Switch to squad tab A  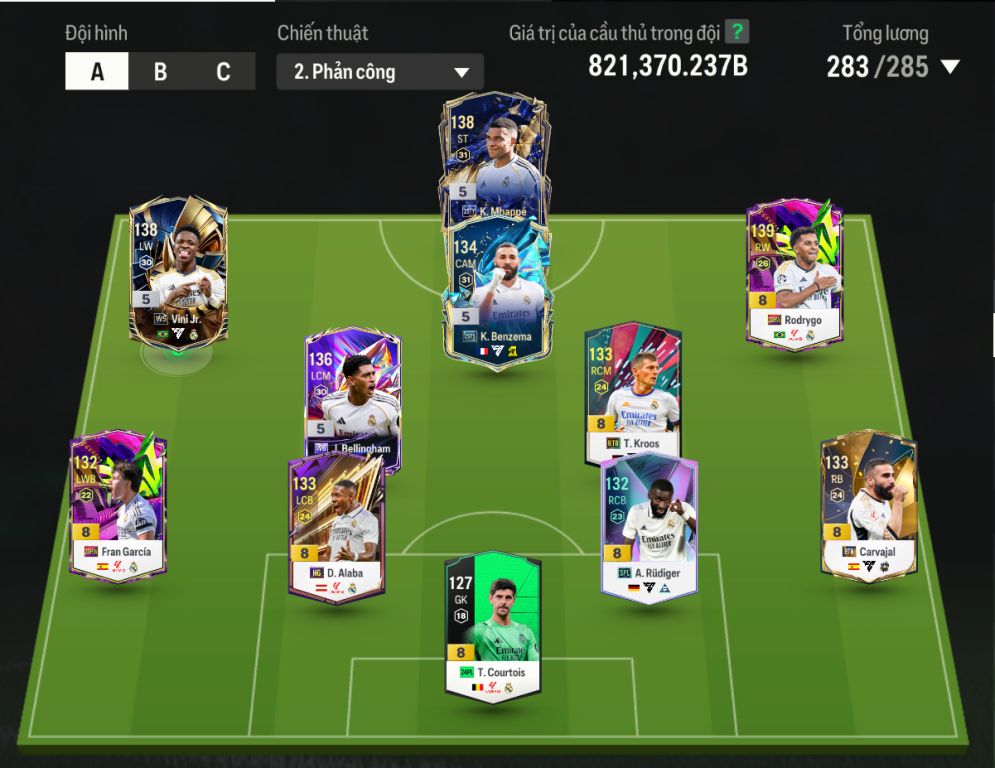click(97, 72)
